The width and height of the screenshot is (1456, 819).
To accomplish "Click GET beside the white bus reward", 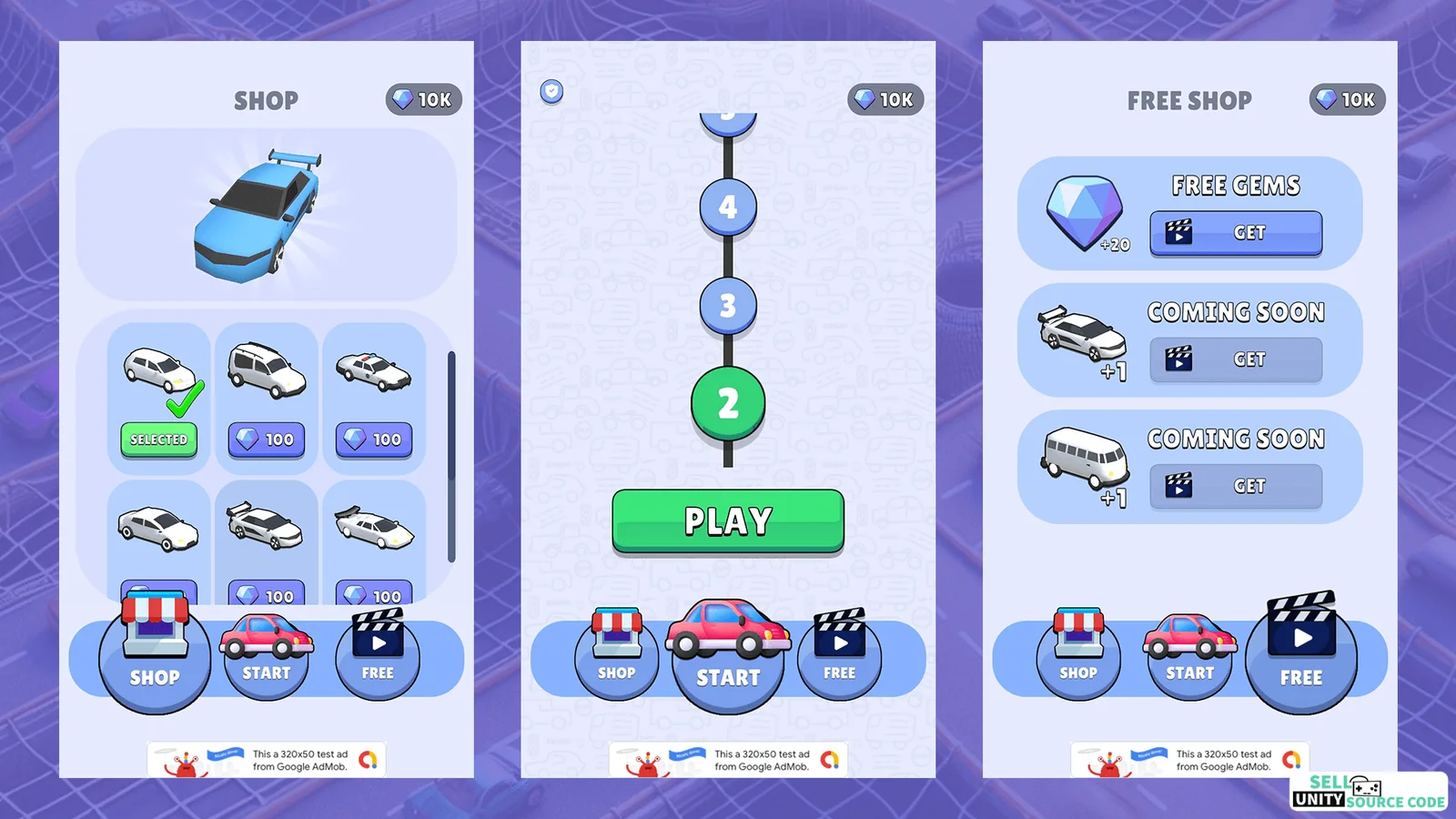I will (x=1236, y=486).
